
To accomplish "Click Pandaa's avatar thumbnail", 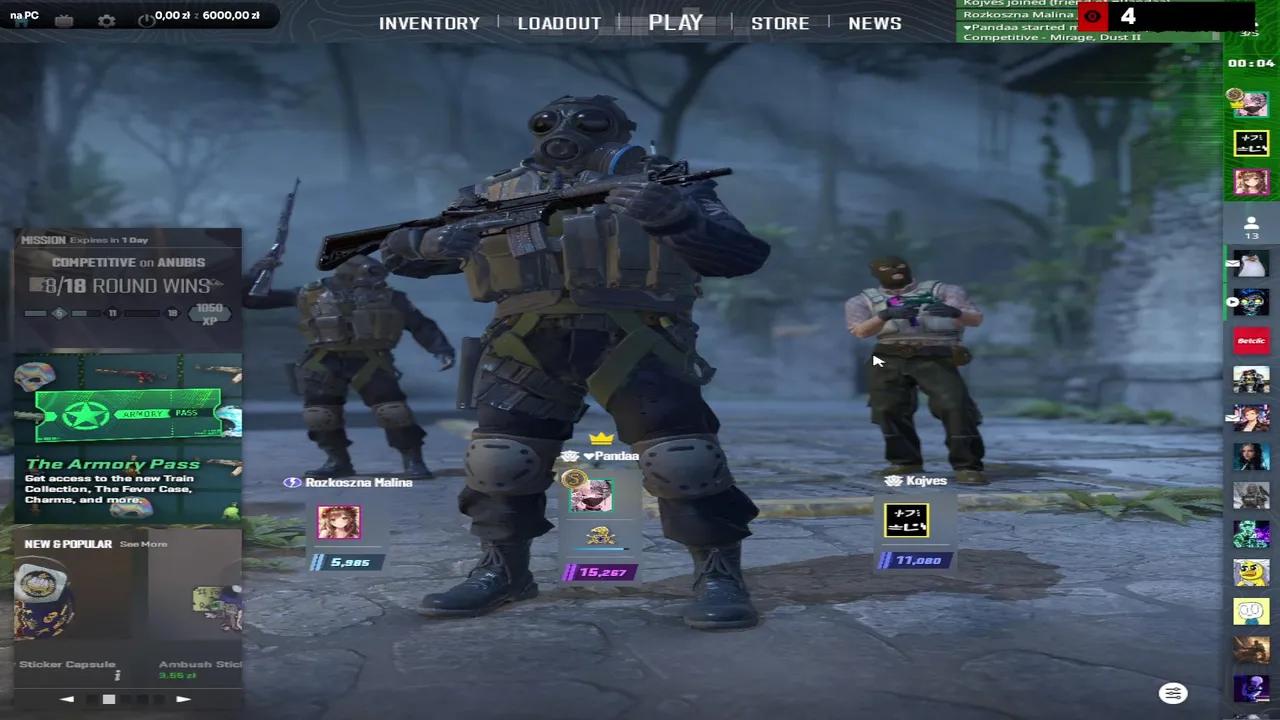I will (590, 493).
